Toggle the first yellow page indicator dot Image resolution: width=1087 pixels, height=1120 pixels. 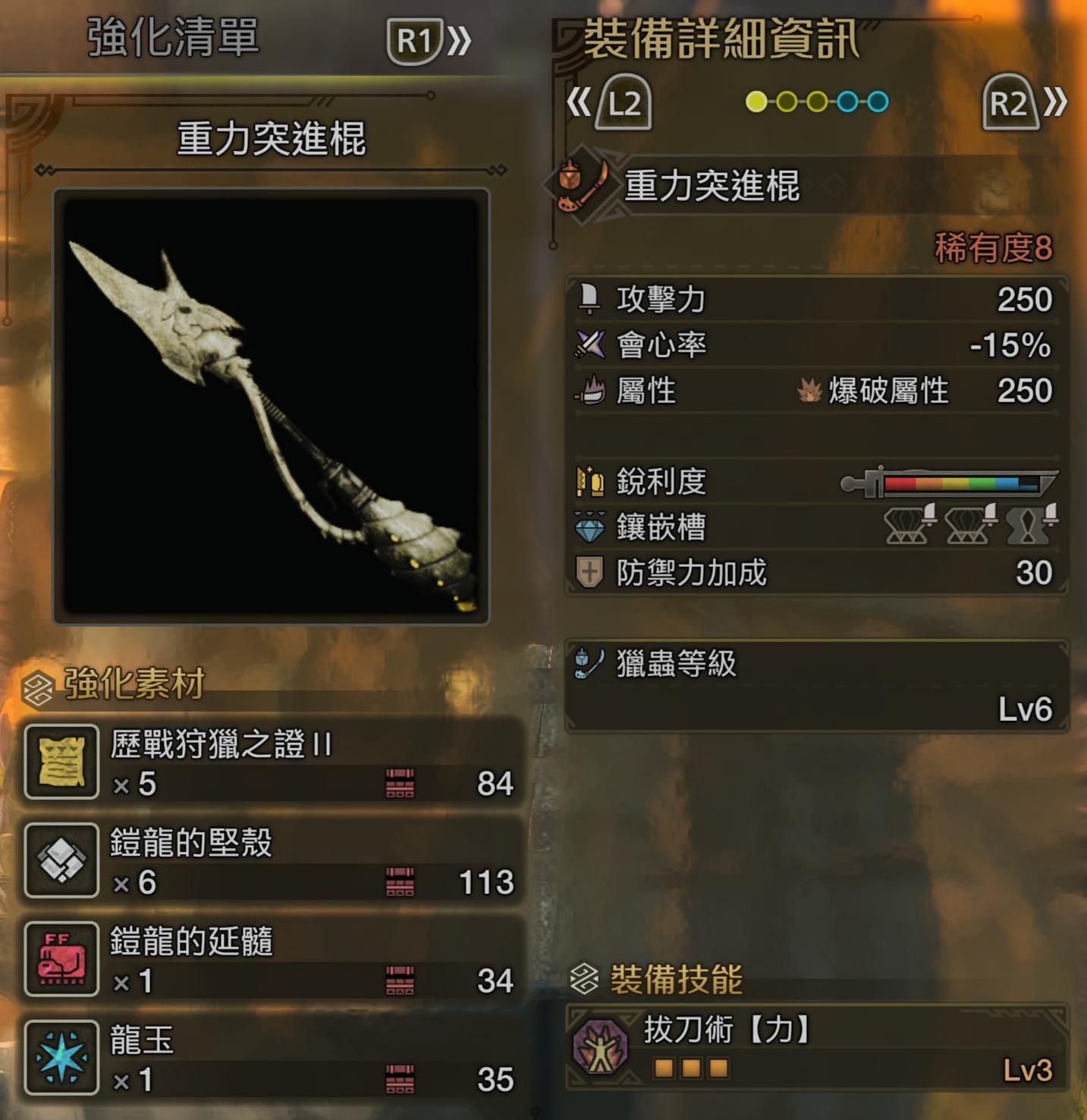click(757, 99)
